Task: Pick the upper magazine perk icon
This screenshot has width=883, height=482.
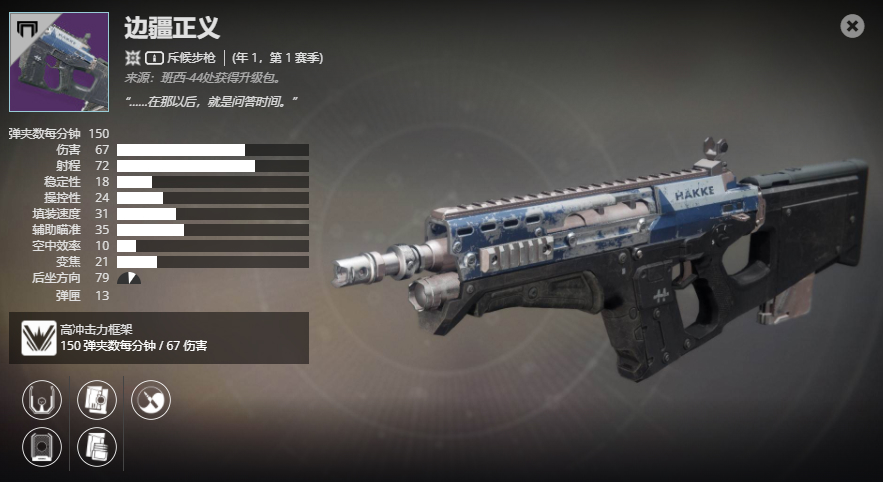Action: click(97, 400)
